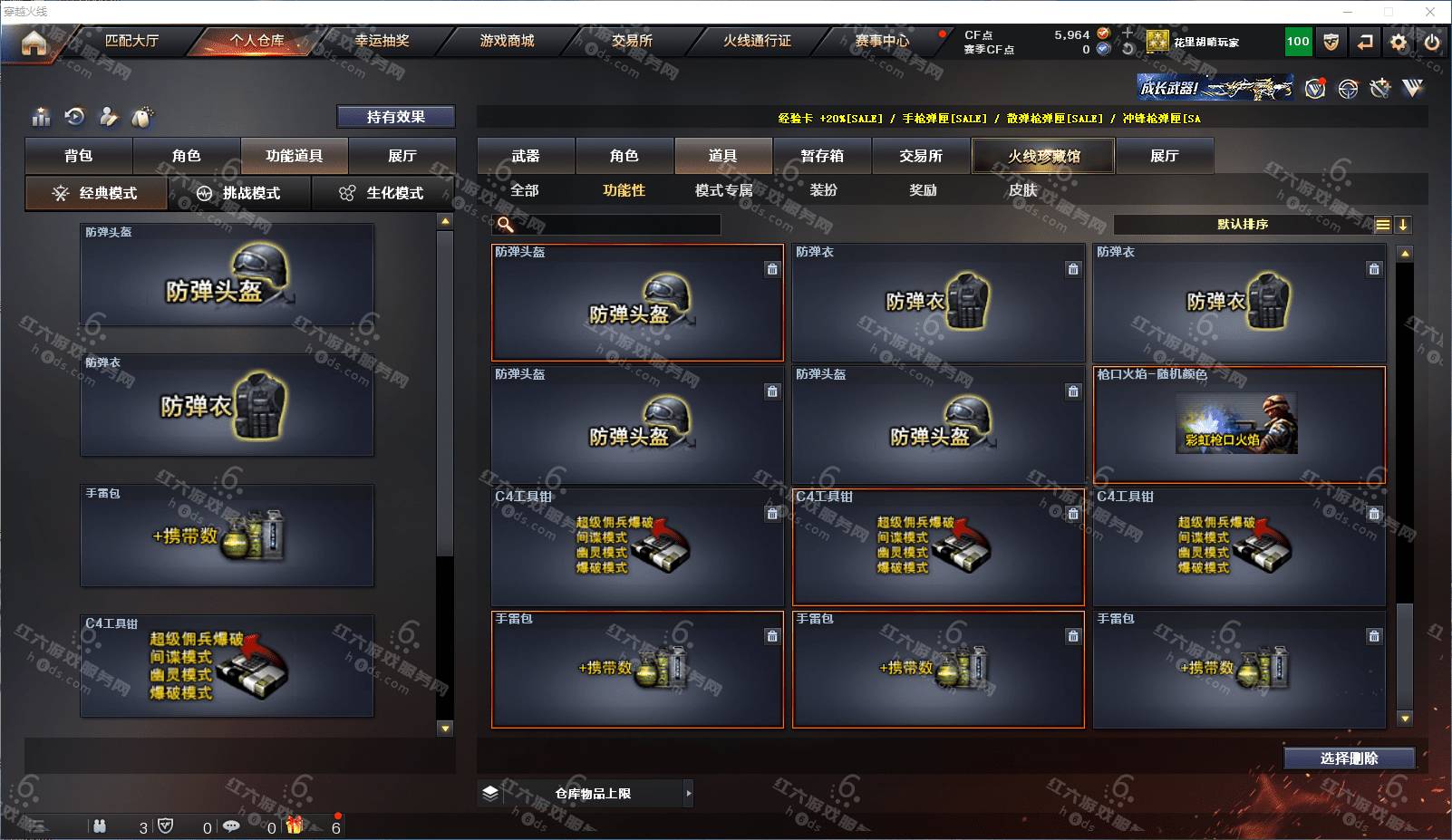Select the 彩虹枪口火焰 muzzle flame item
Viewport: 1452px width, 840px height.
coord(1239,424)
